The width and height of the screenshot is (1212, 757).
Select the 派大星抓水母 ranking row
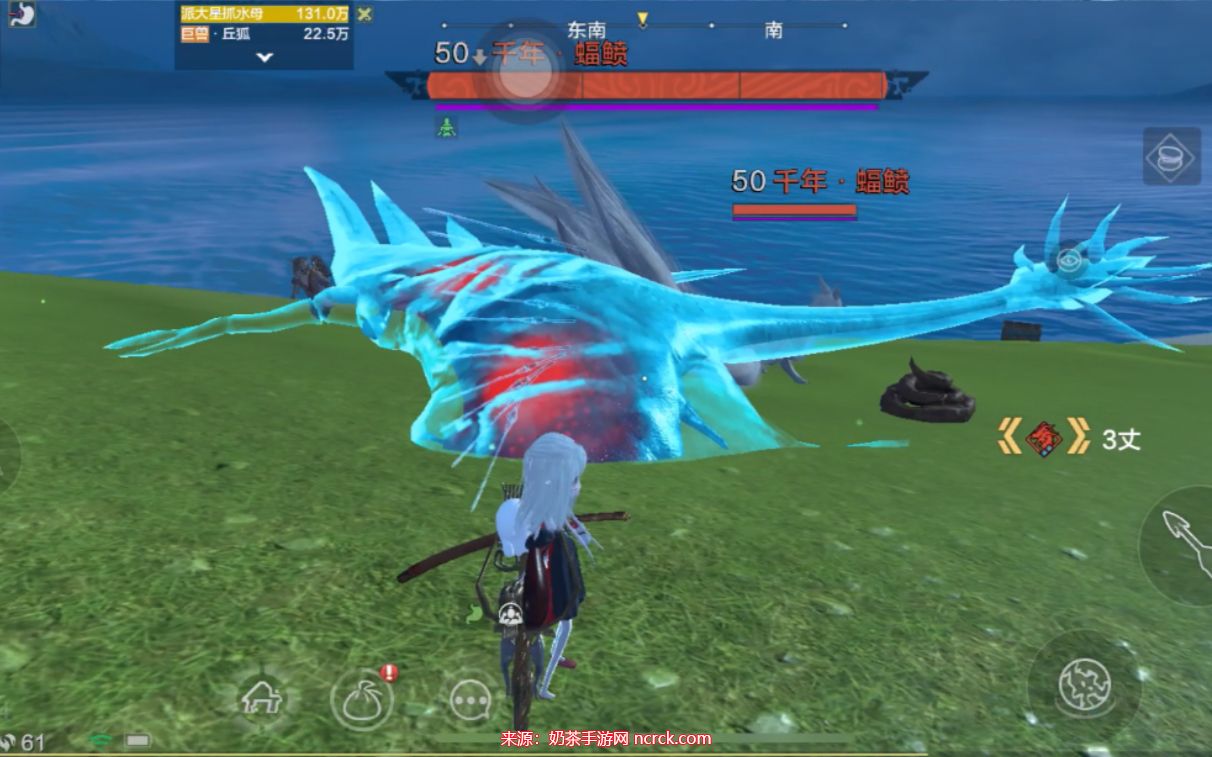(x=264, y=14)
